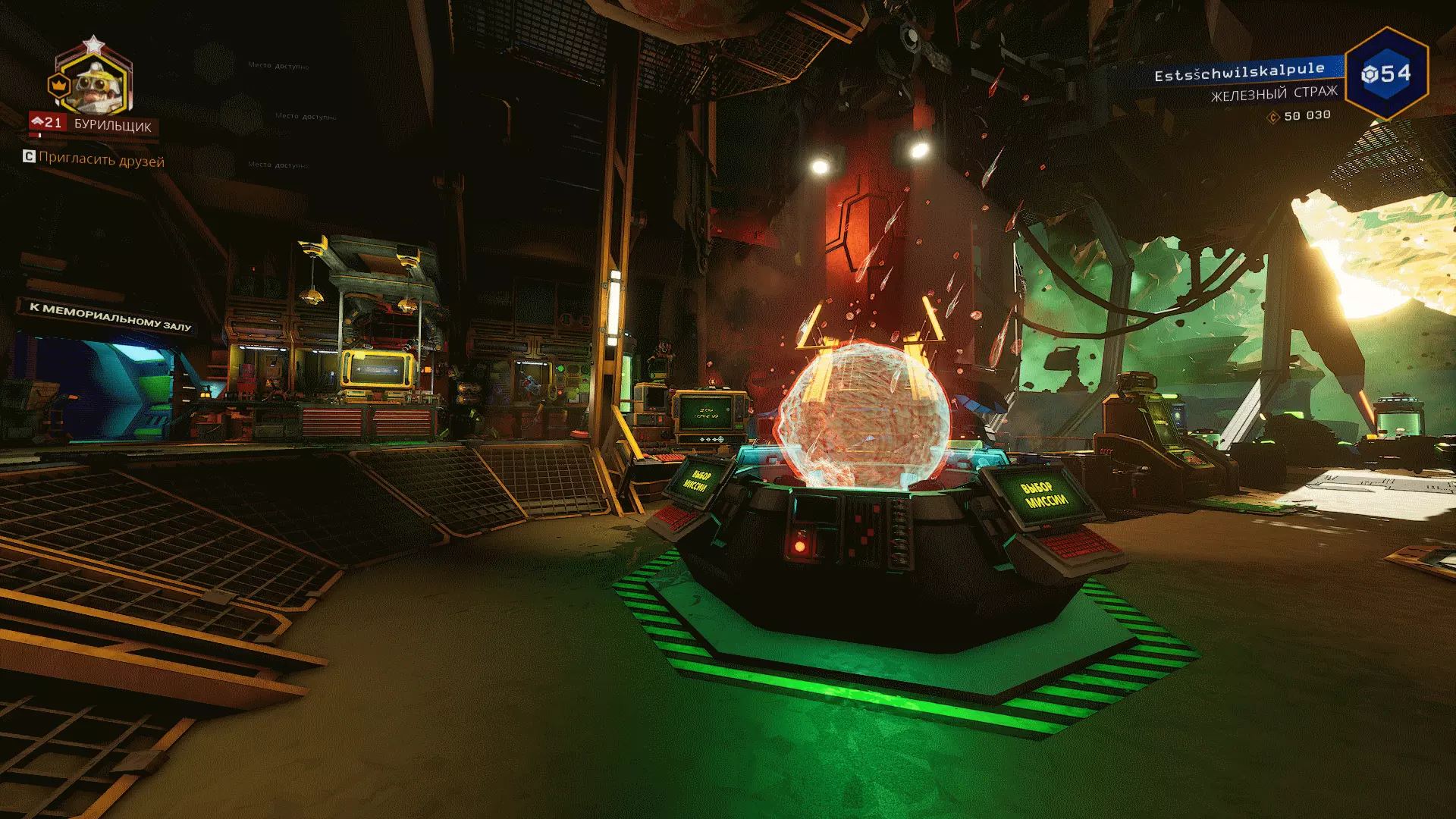
Task: Open the blue rank 54 hexagon badge
Action: 1386,74
